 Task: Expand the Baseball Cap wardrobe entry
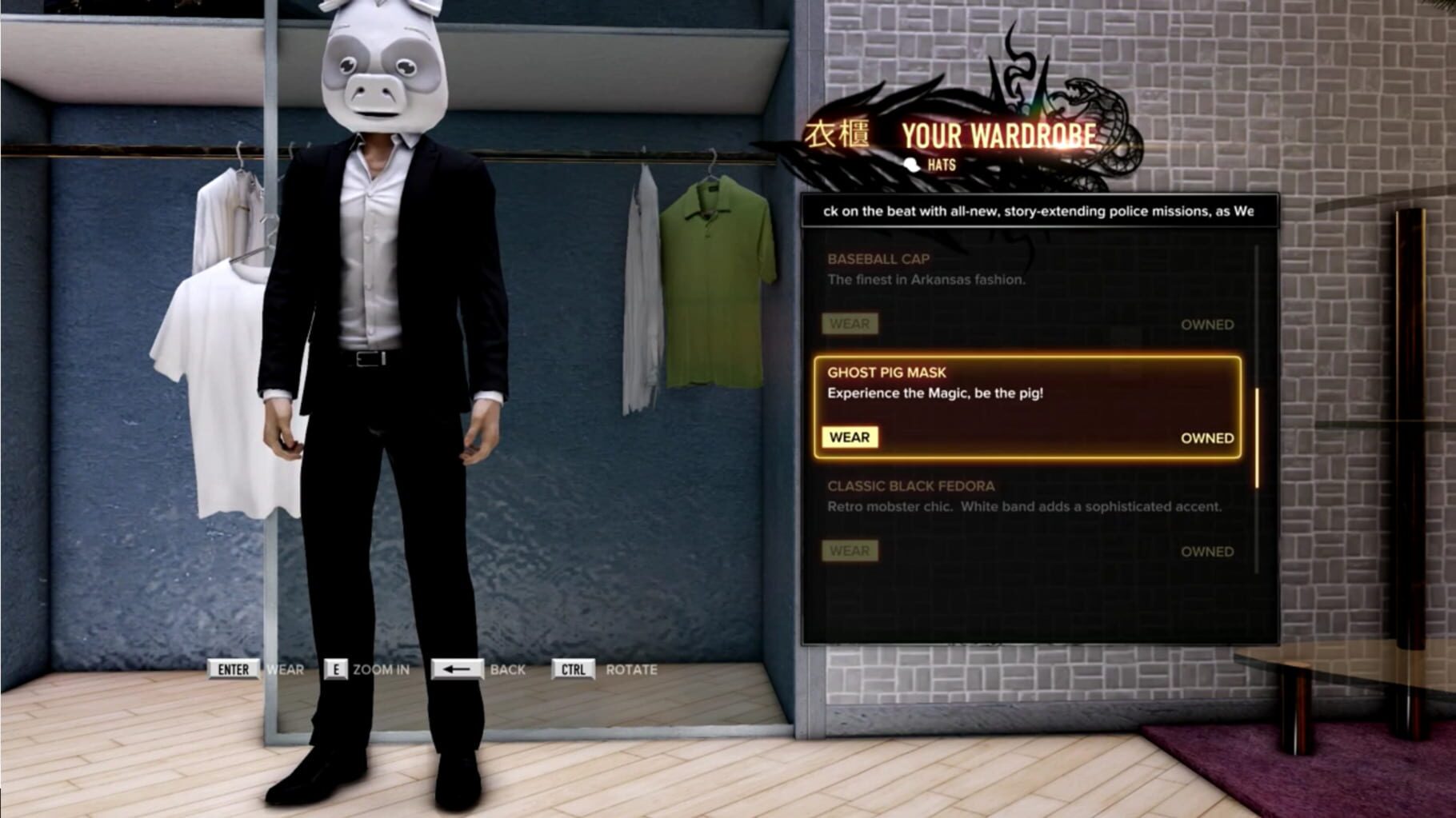click(878, 258)
